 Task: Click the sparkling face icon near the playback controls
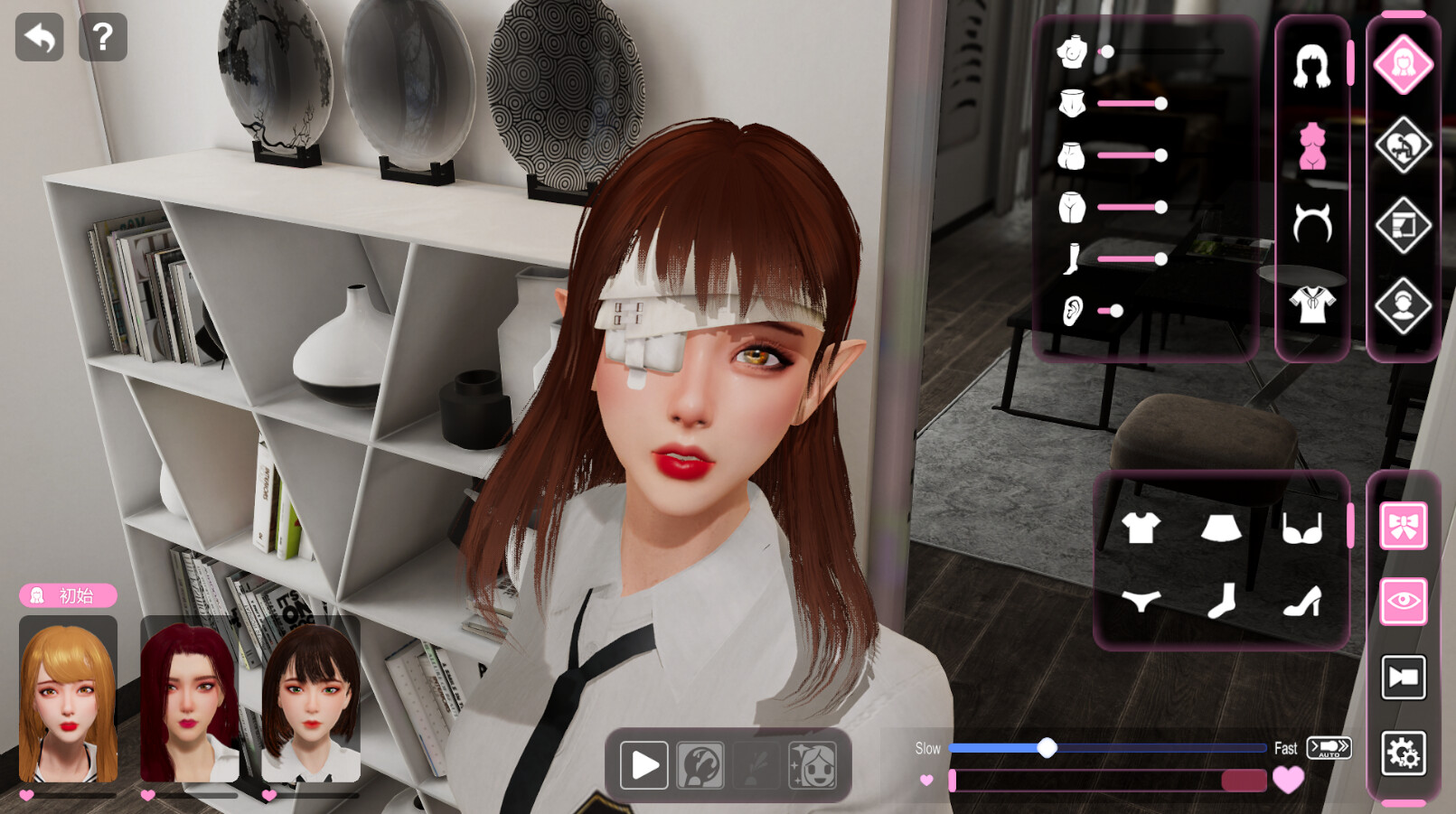tap(812, 764)
